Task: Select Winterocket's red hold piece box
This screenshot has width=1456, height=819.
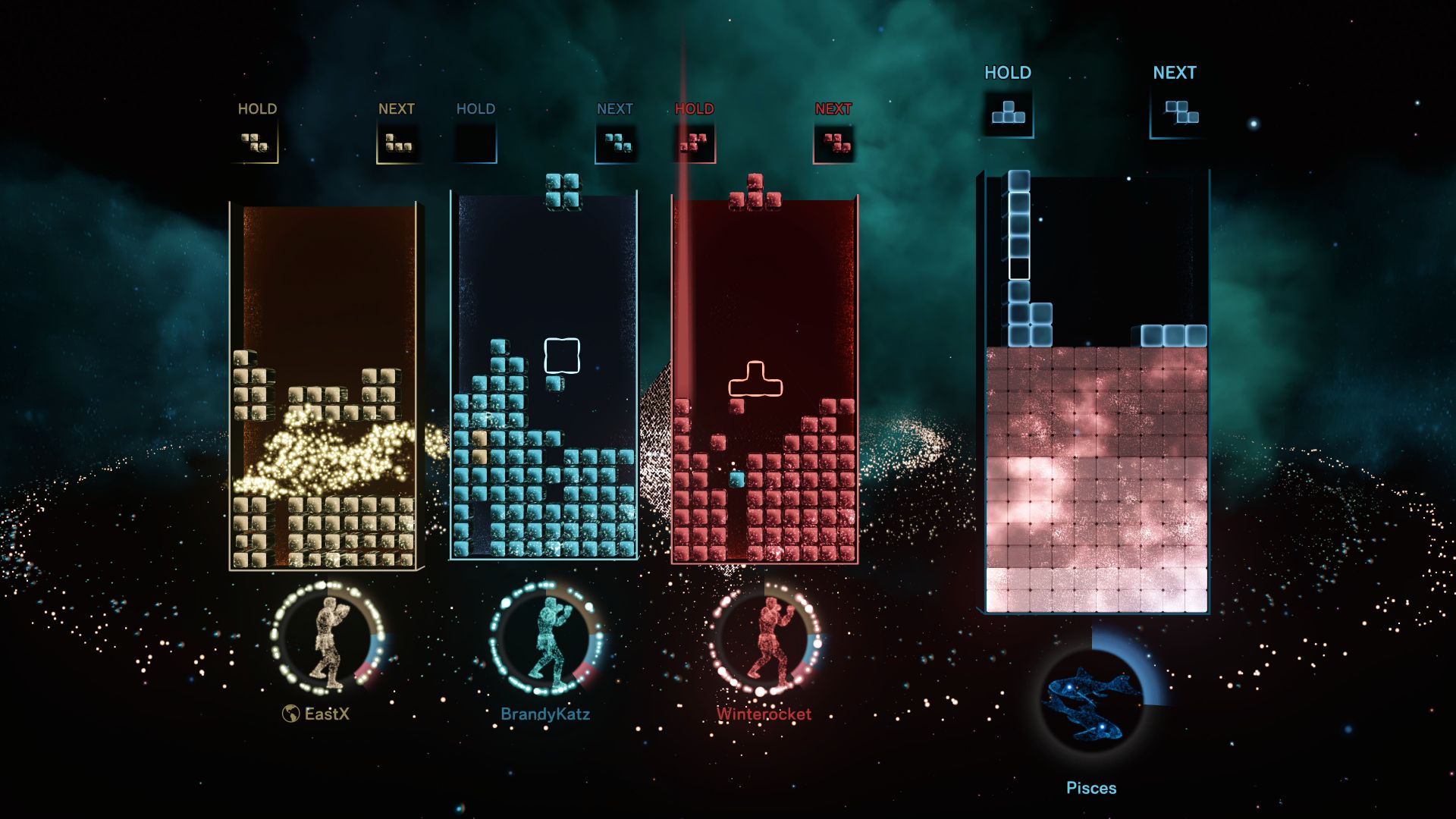Action: click(693, 142)
